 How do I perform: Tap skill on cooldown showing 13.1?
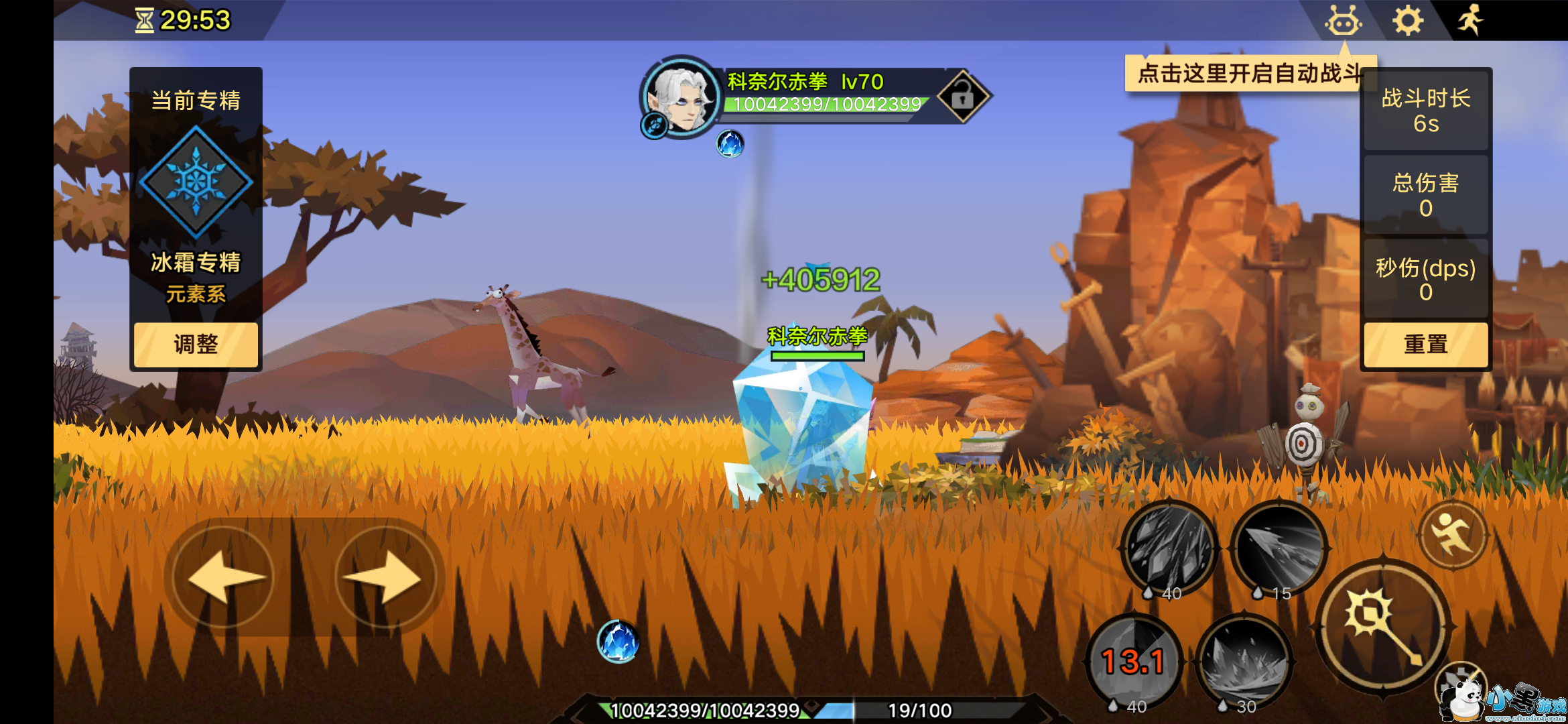[x=1134, y=662]
